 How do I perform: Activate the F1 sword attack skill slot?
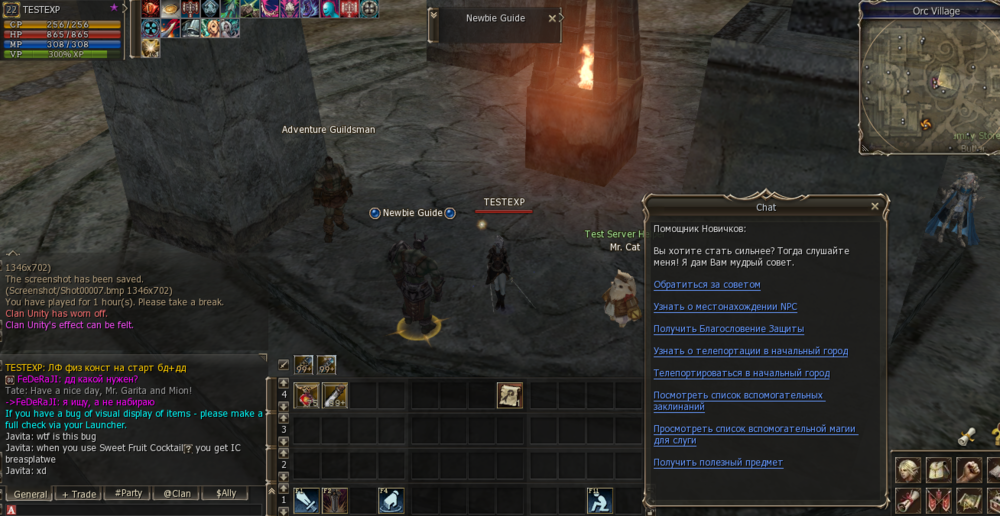pos(306,500)
